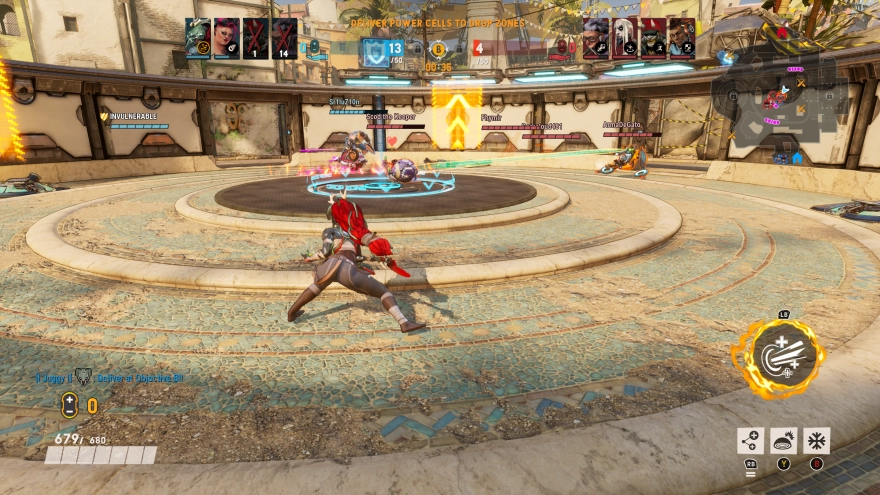Choose the green-masked teammate portrait
This screenshot has height=495, width=880.
[198, 38]
